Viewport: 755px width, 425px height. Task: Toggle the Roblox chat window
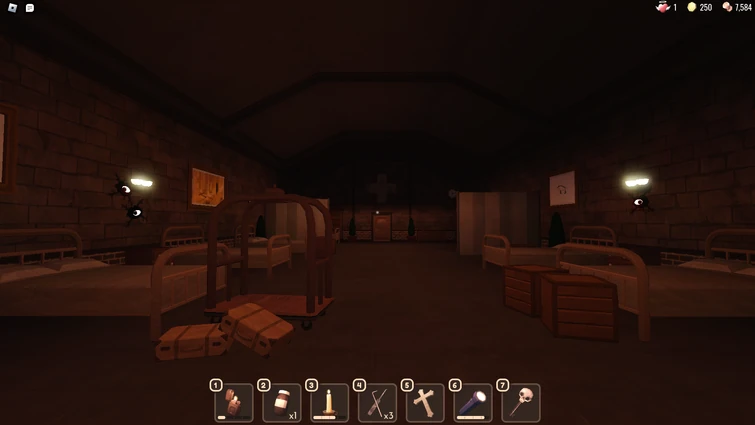tap(30, 8)
